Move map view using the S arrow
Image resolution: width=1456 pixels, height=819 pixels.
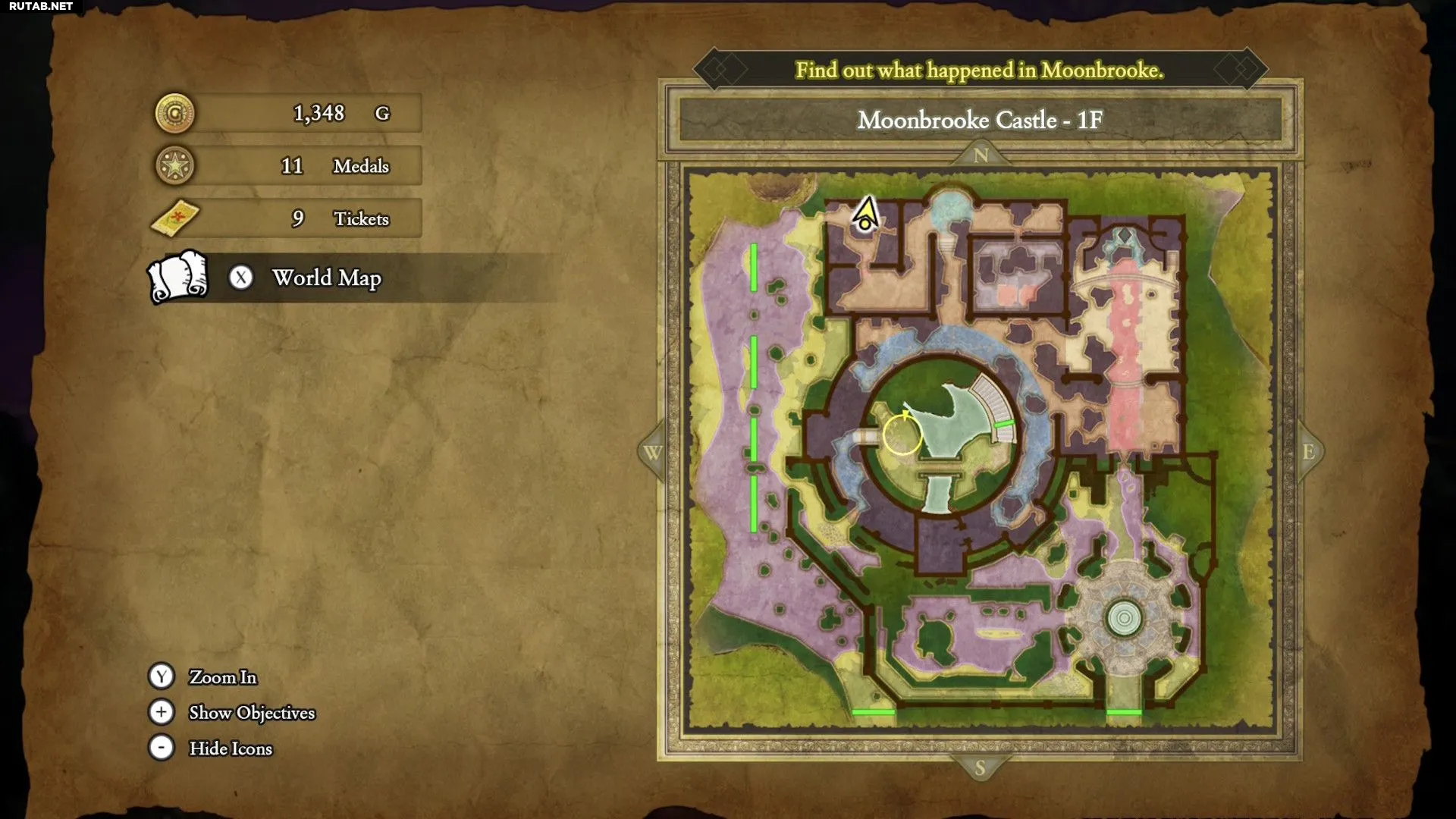click(x=980, y=768)
